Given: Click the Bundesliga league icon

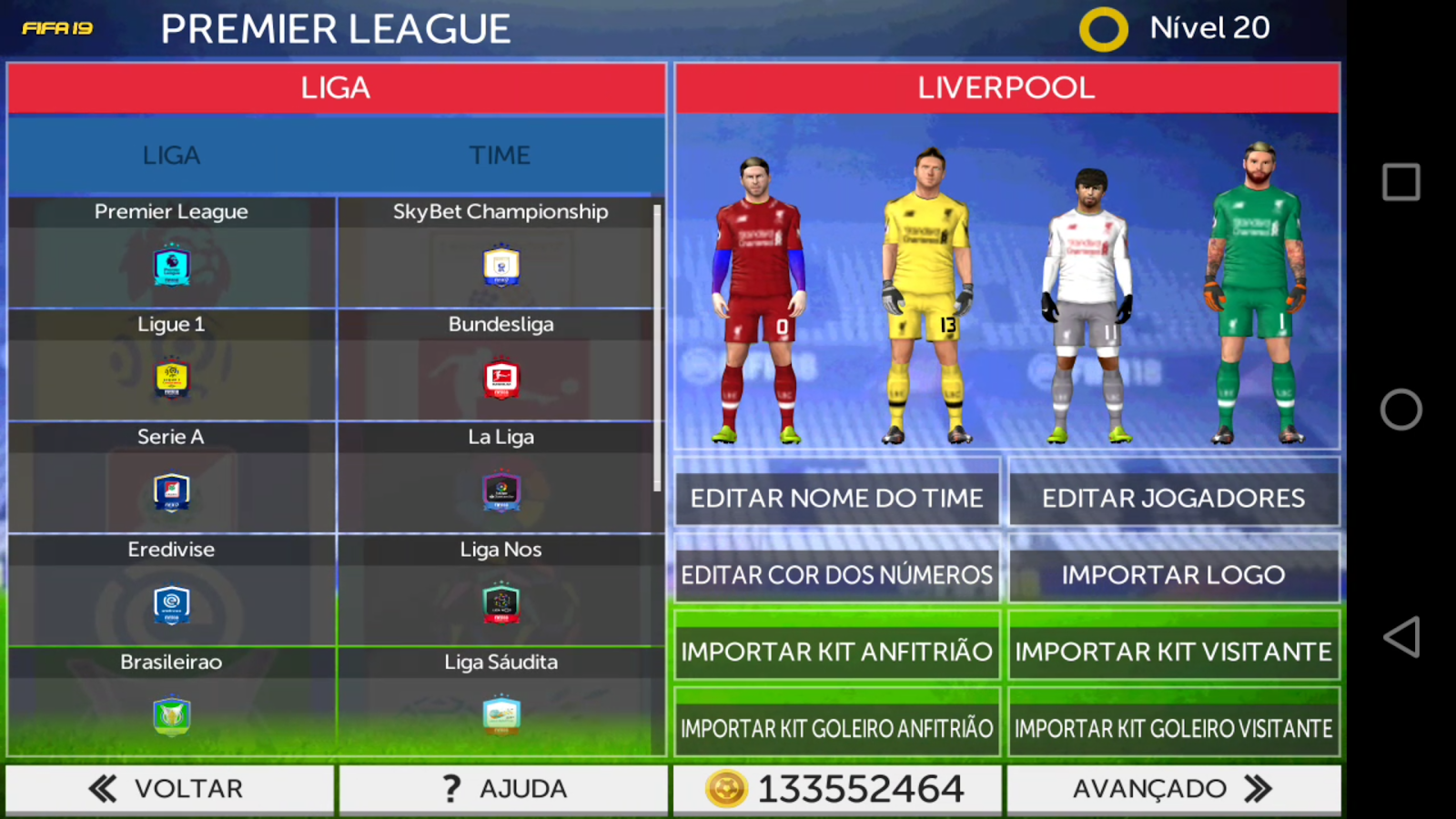Looking at the screenshot, I should point(500,379).
